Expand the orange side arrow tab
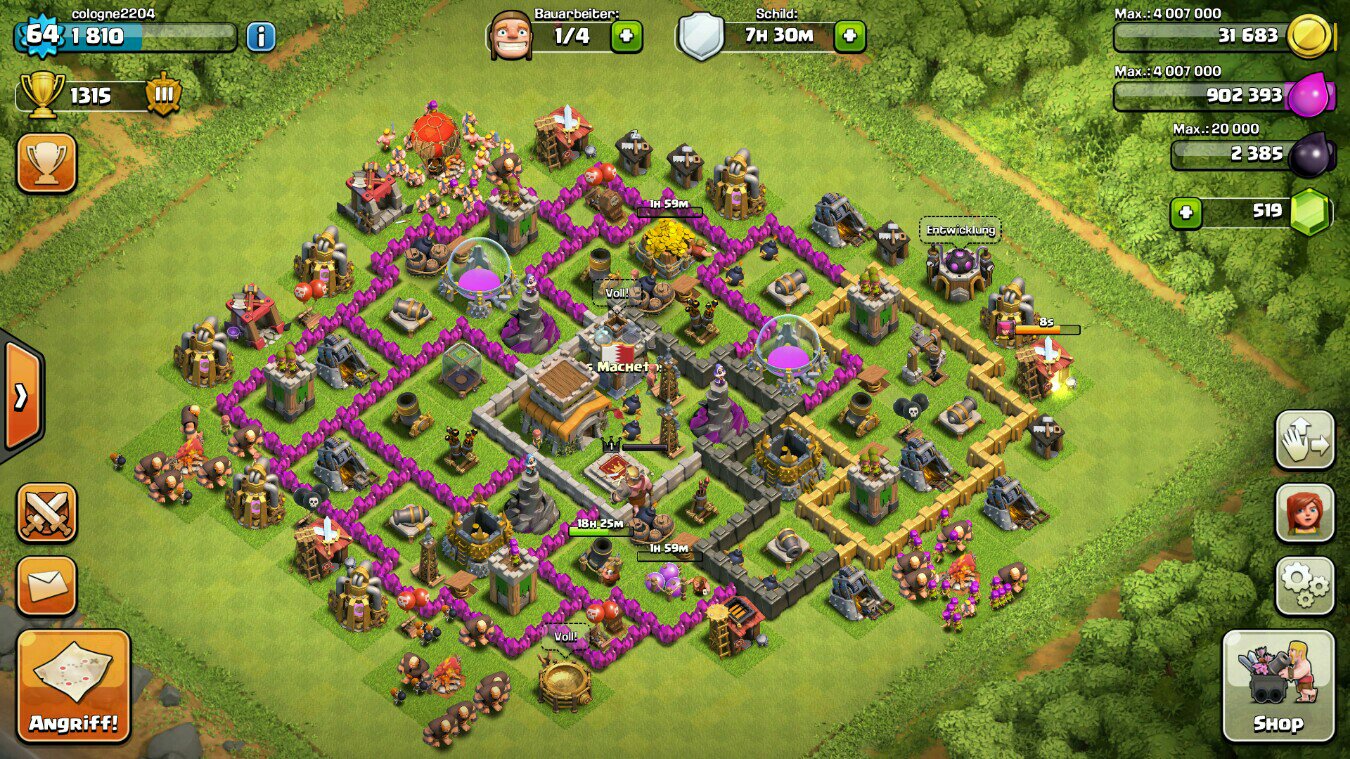The image size is (1350, 759). pyautogui.click(x=20, y=397)
